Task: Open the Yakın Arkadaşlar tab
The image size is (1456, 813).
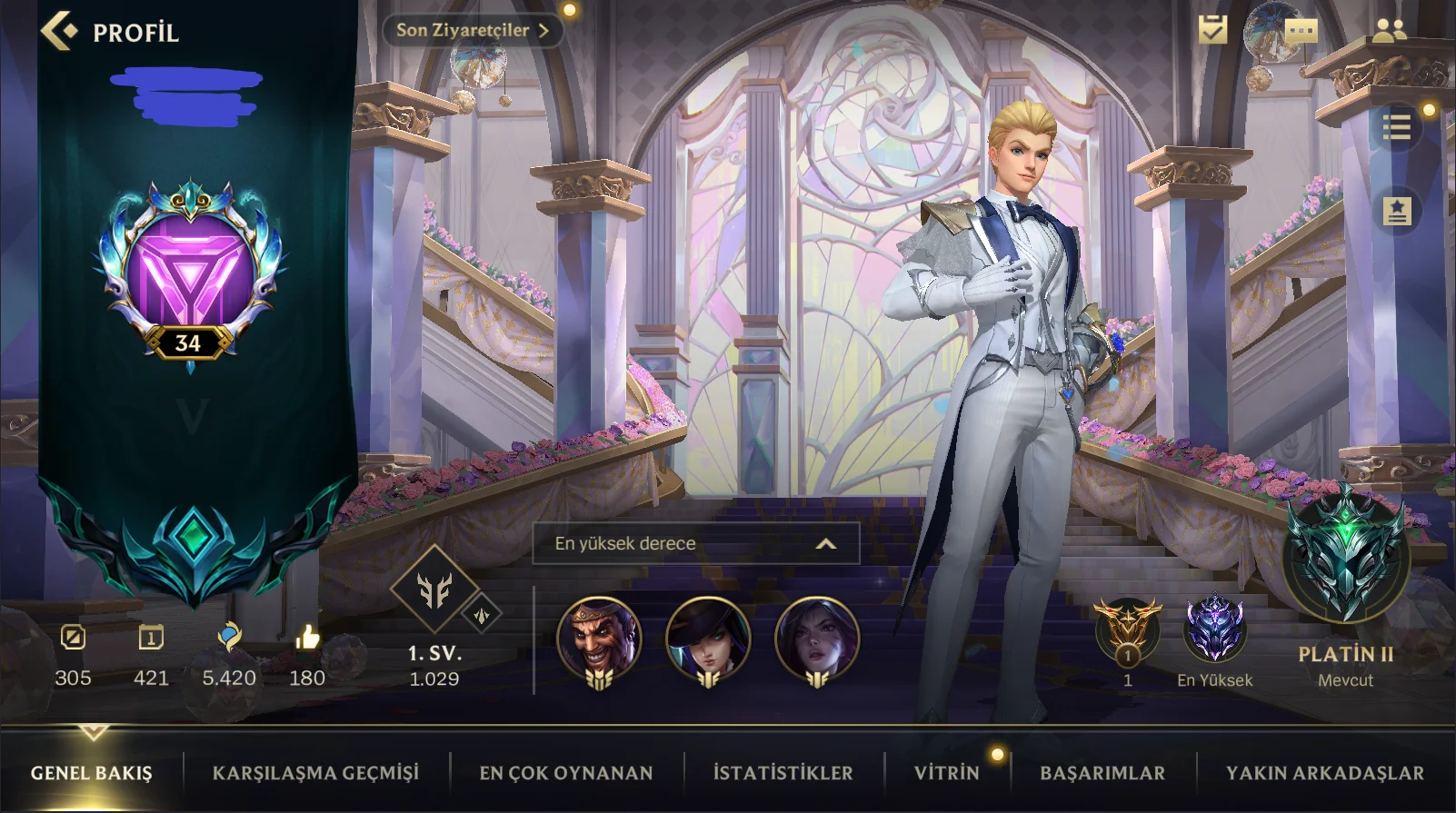Action: coord(1324,773)
